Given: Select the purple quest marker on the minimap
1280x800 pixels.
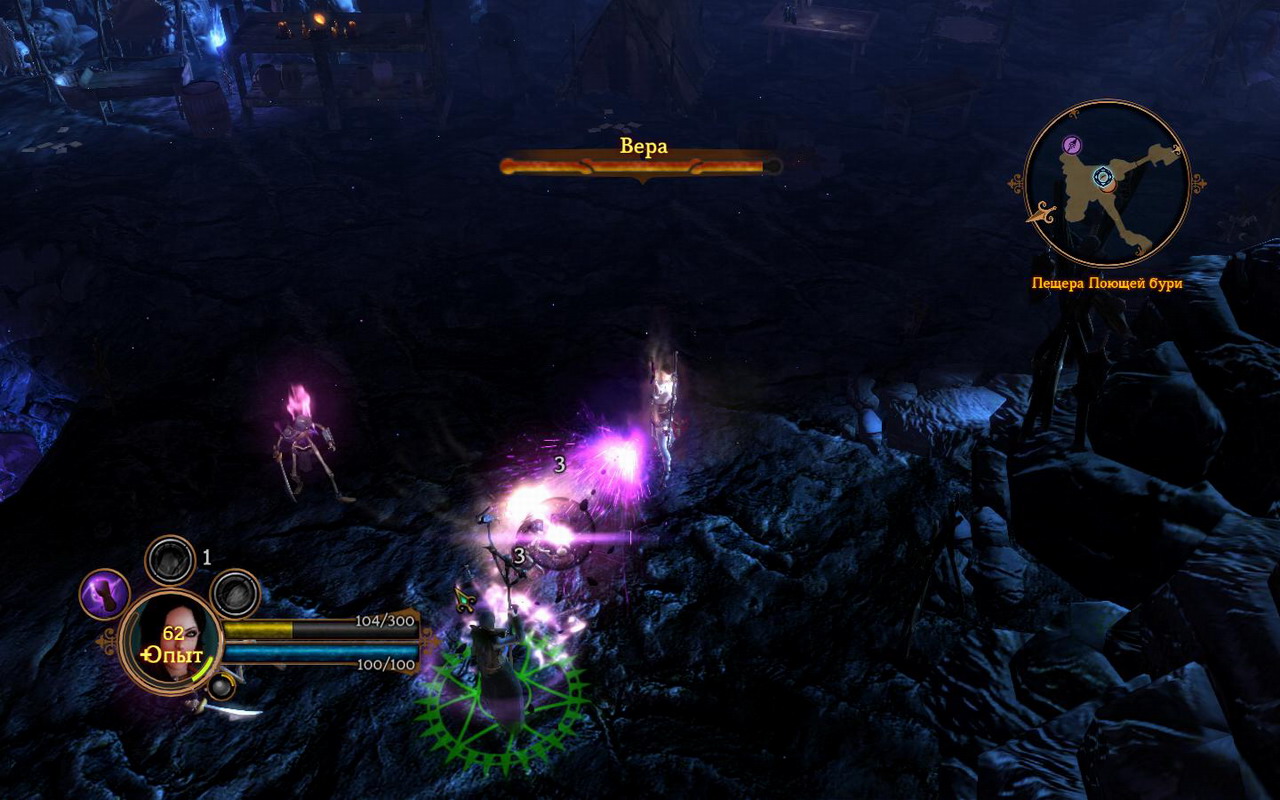Looking at the screenshot, I should (x=1072, y=145).
